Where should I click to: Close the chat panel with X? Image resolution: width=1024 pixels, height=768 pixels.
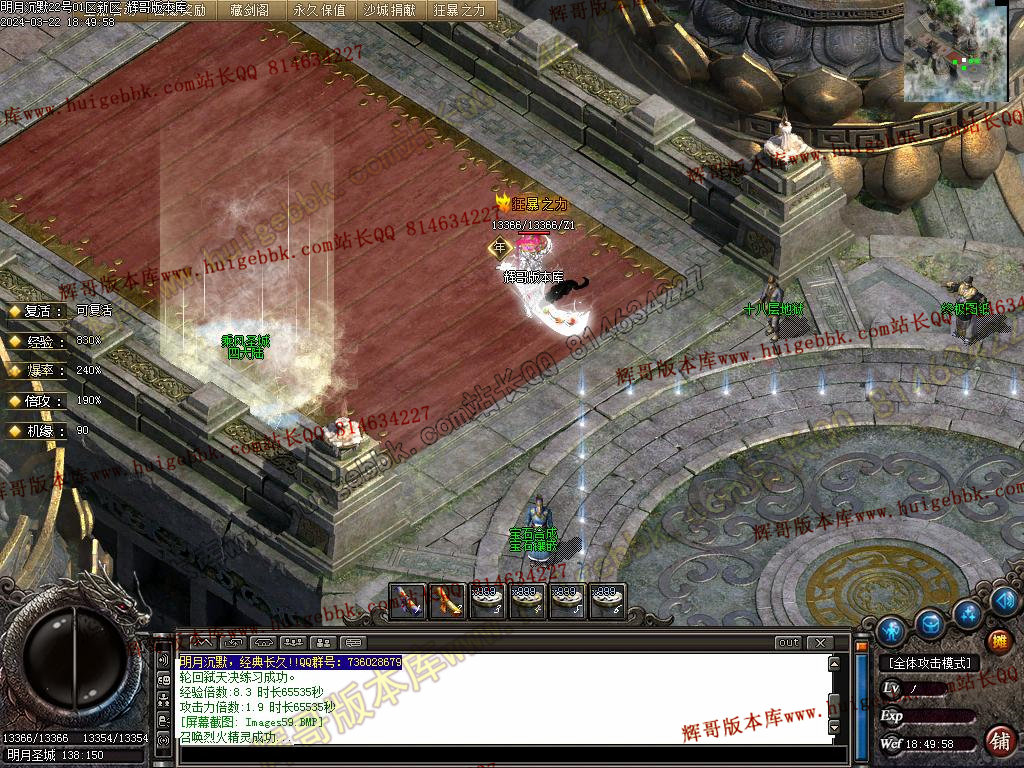coord(820,642)
